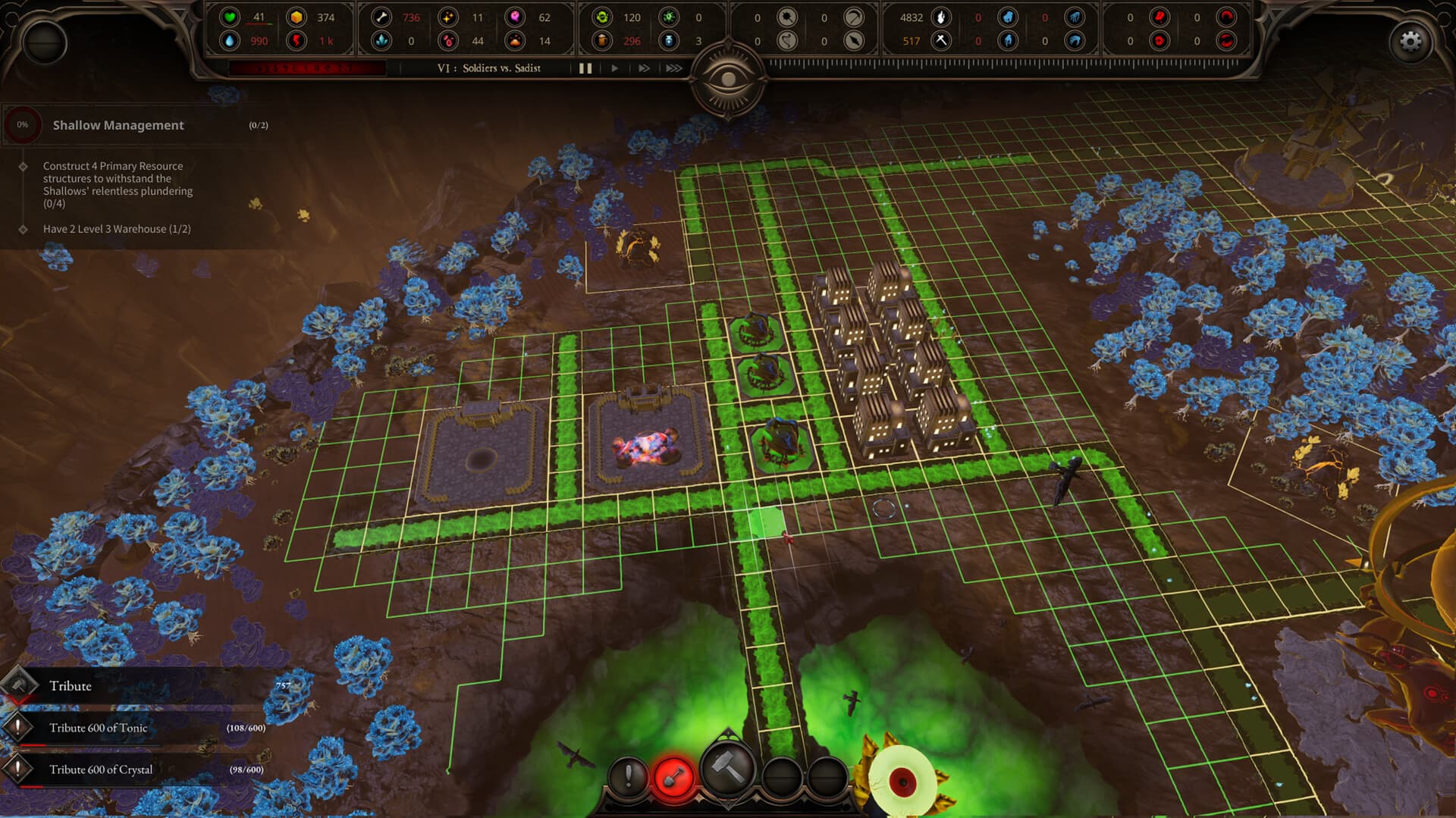Pause the game with the pause button

click(585, 68)
